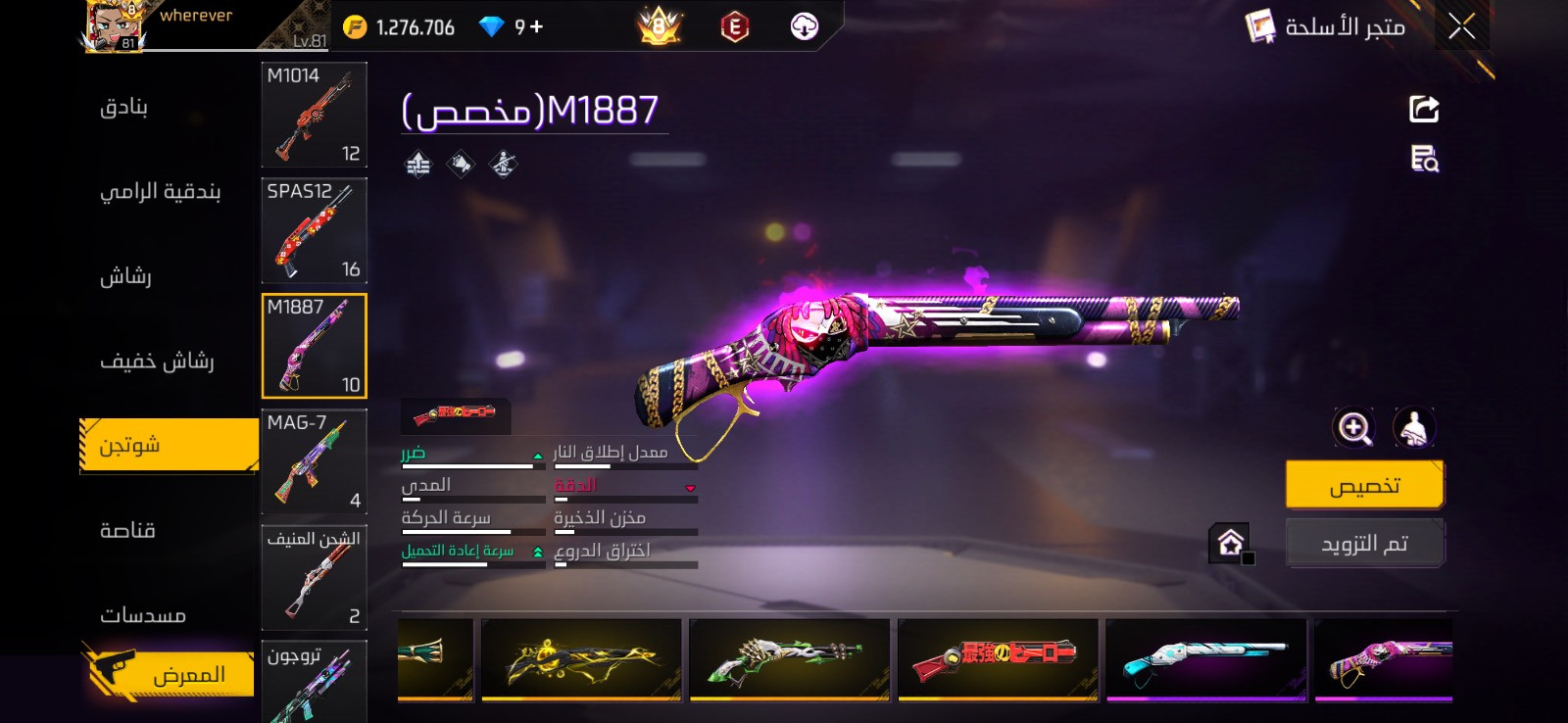
Task: Expand the الدقة stat with red arrow
Action: [x=689, y=487]
